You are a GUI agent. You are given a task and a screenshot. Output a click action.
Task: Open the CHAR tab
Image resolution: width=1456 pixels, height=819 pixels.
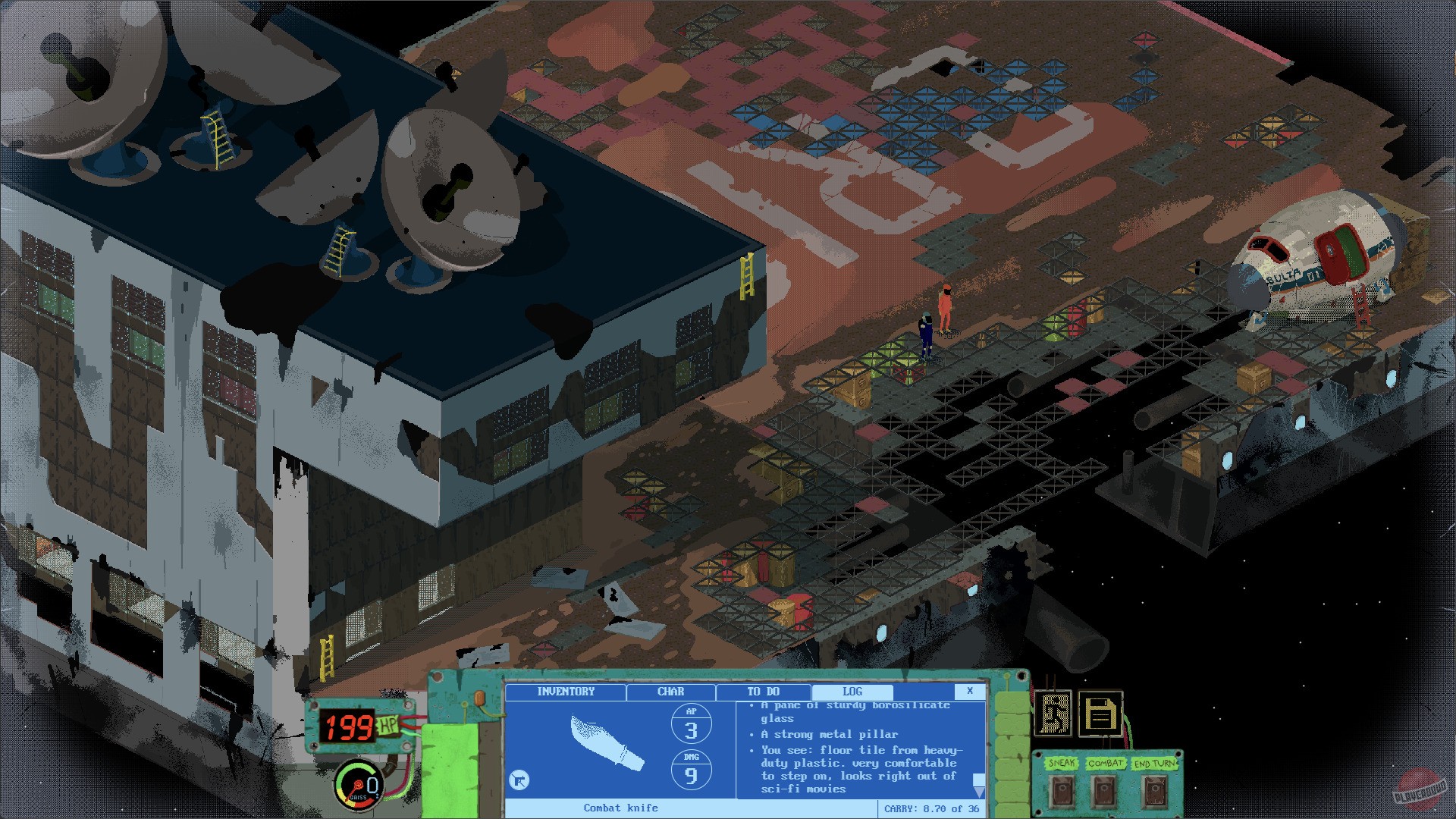(x=670, y=692)
